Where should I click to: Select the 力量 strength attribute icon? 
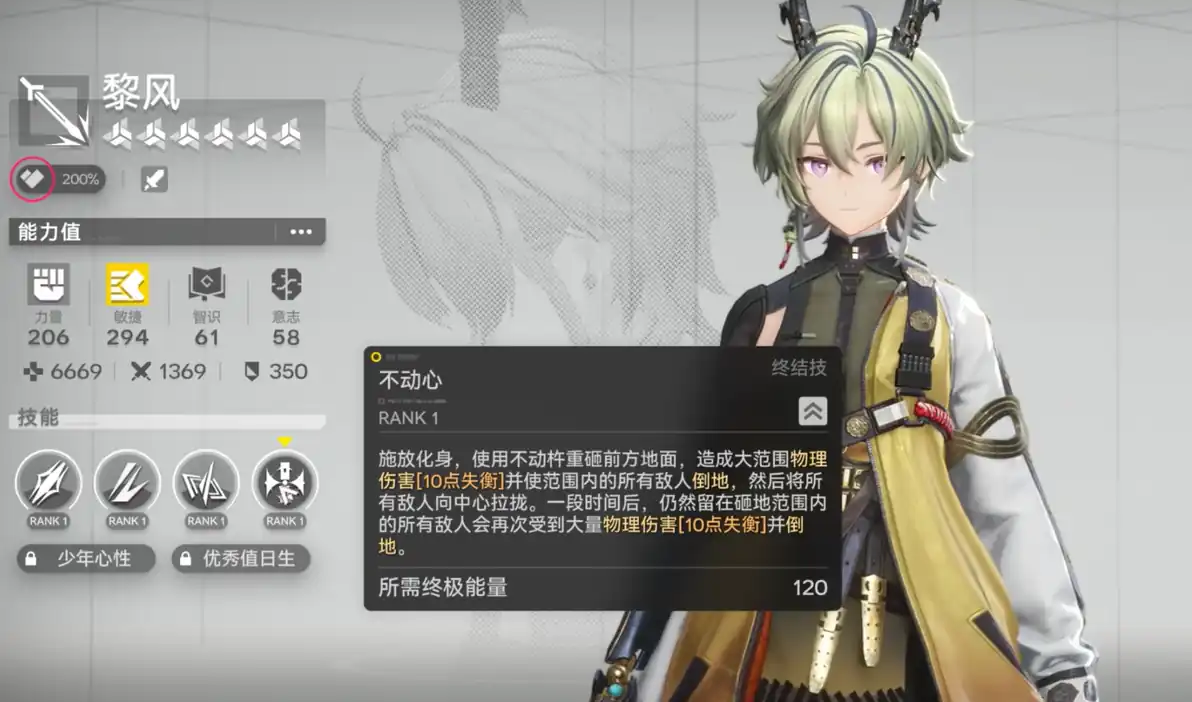coord(48,286)
